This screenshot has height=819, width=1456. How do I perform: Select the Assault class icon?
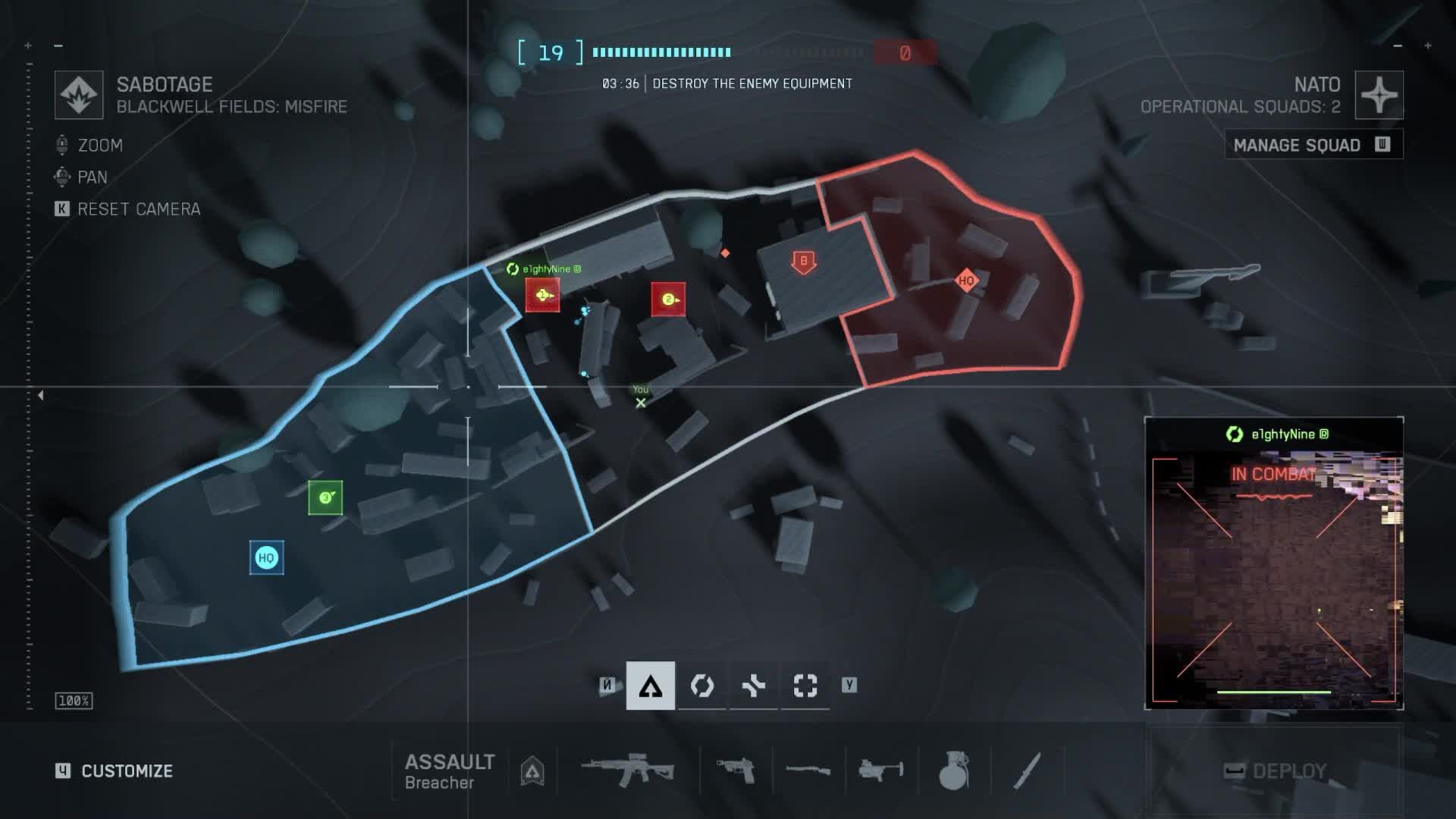[651, 686]
